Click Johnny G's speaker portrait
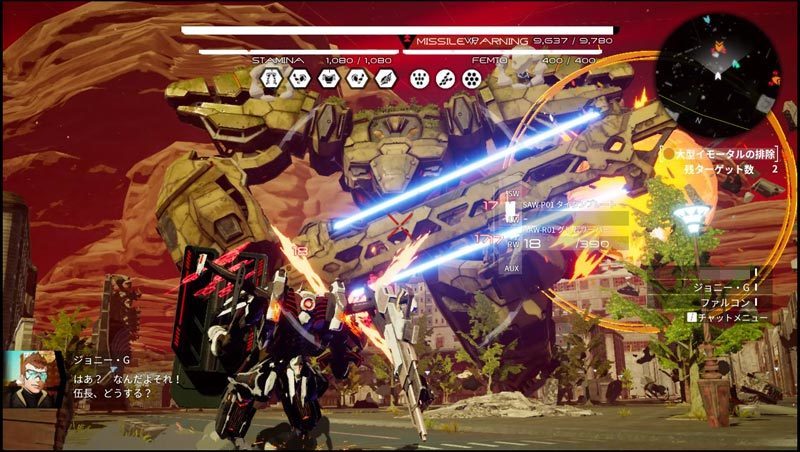 click(x=30, y=379)
